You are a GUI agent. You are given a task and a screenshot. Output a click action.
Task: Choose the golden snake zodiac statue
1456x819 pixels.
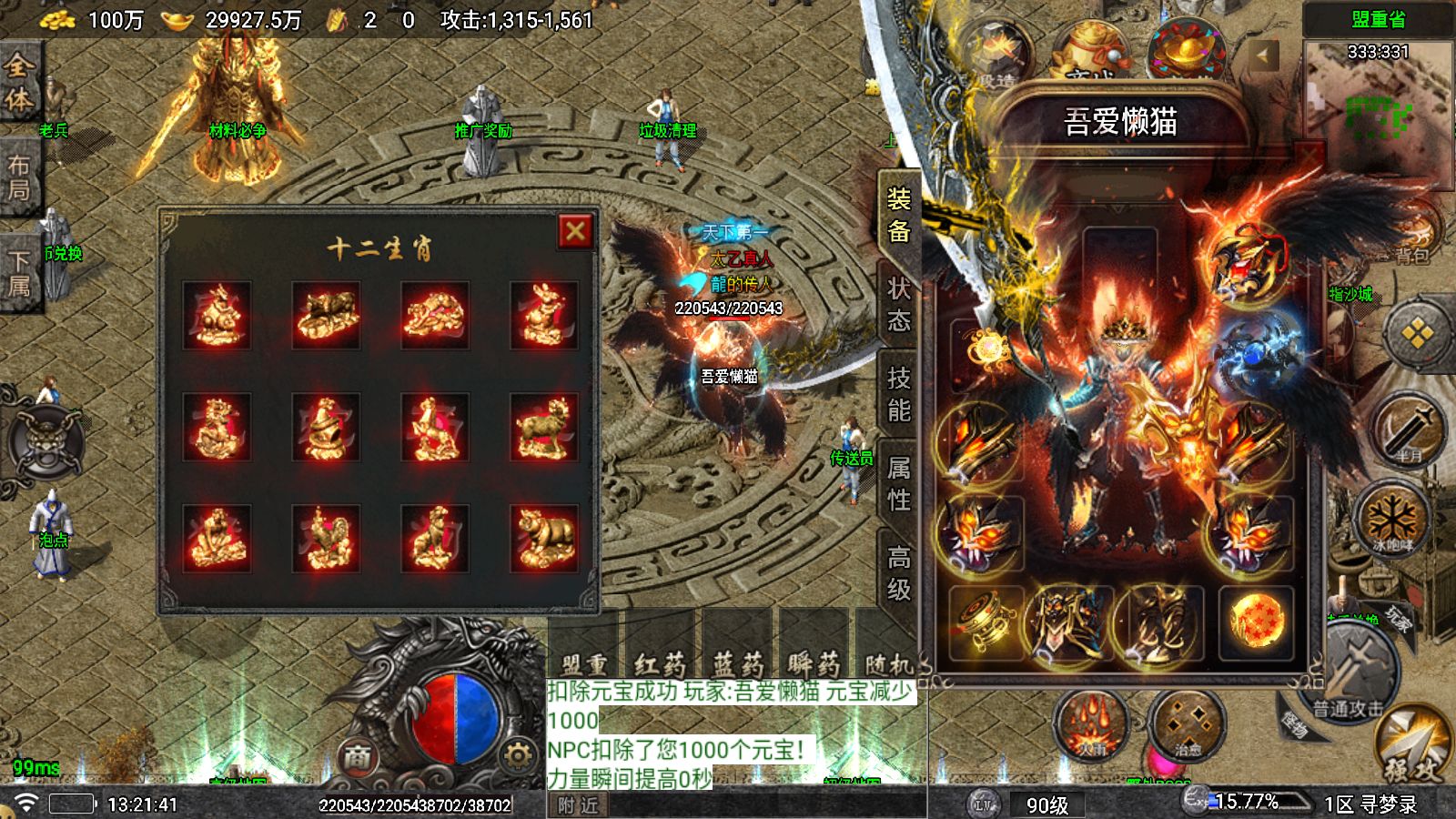pyautogui.click(x=326, y=427)
